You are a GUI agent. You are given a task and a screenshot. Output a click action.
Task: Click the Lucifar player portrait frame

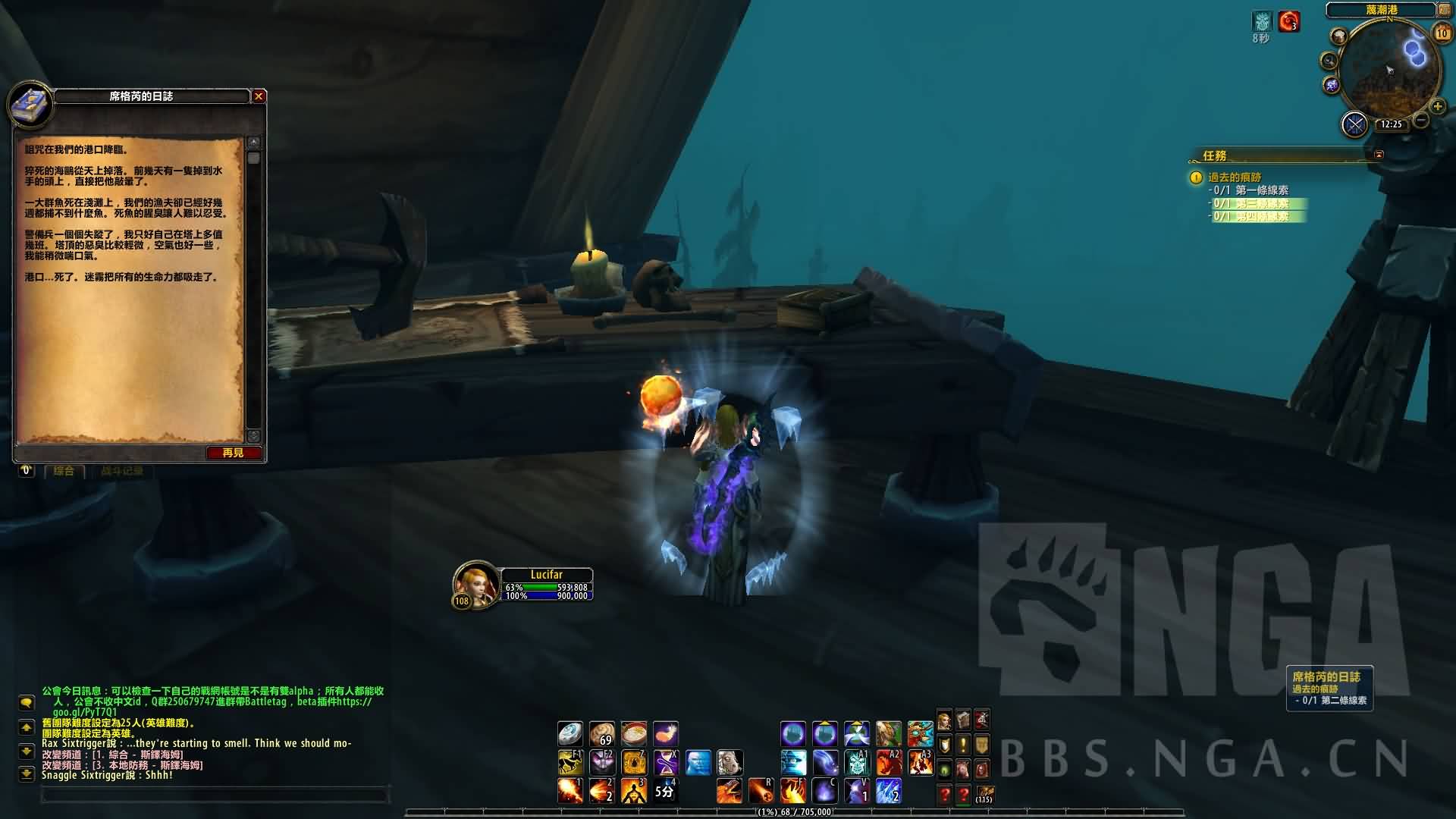[475, 585]
